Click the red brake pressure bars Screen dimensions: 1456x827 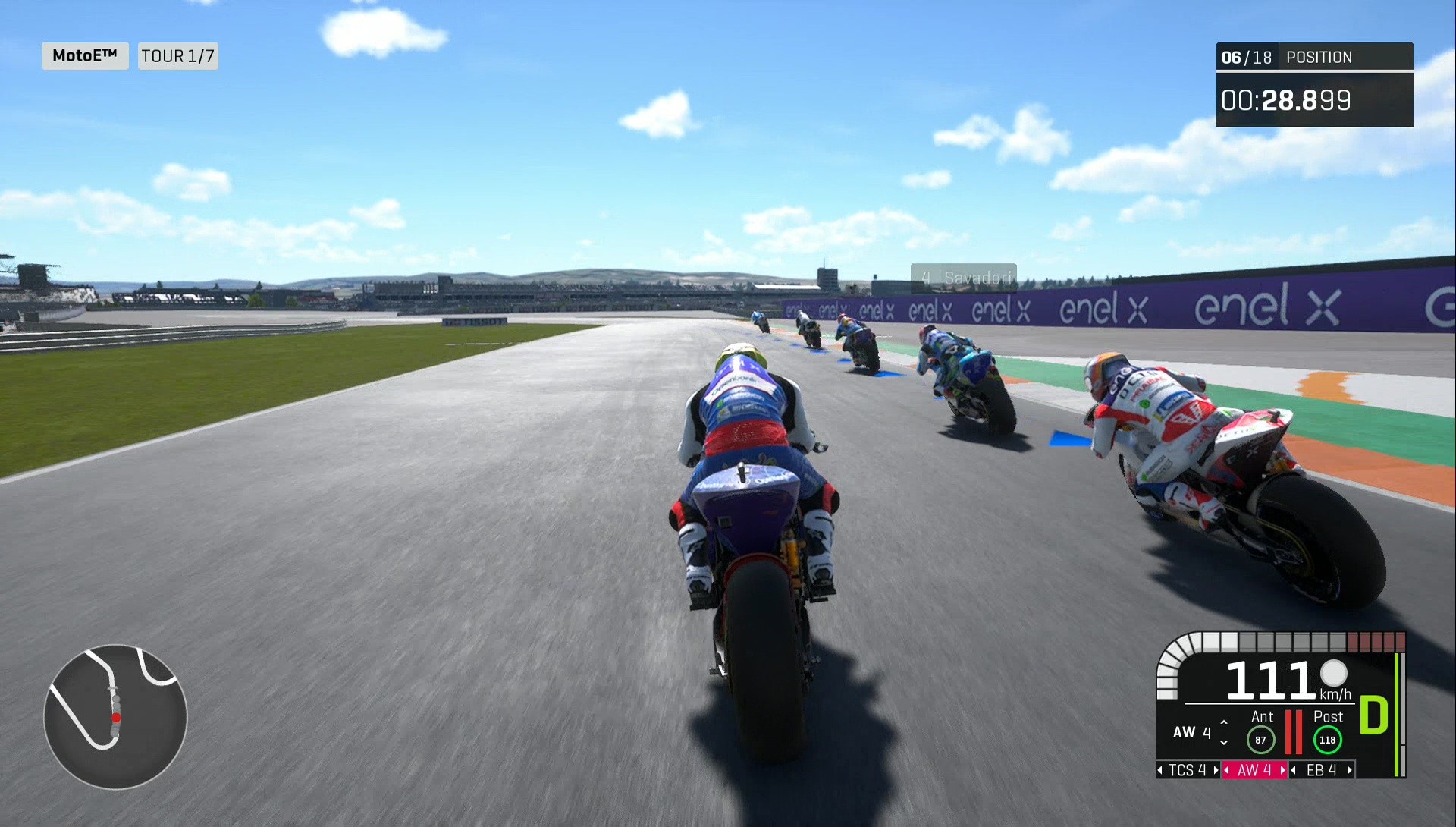pyautogui.click(x=1294, y=732)
